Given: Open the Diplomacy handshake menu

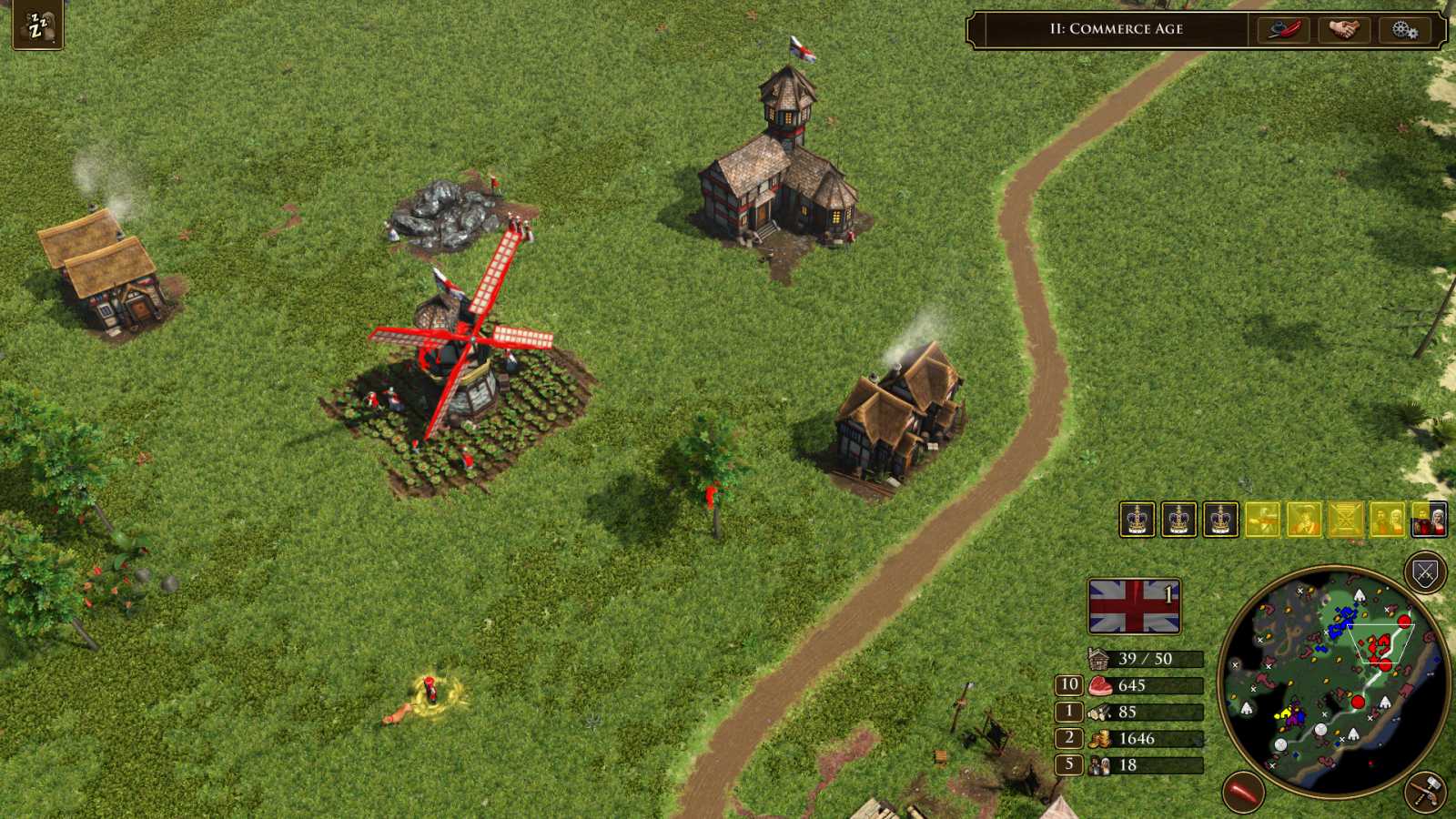Looking at the screenshot, I should point(1344,30).
